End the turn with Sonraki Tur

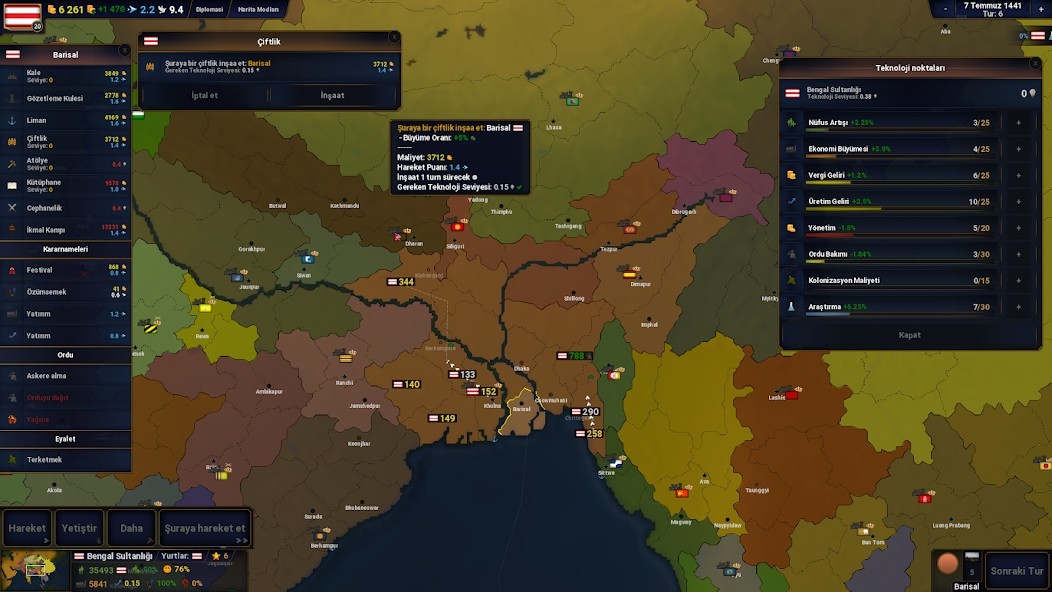1016,571
